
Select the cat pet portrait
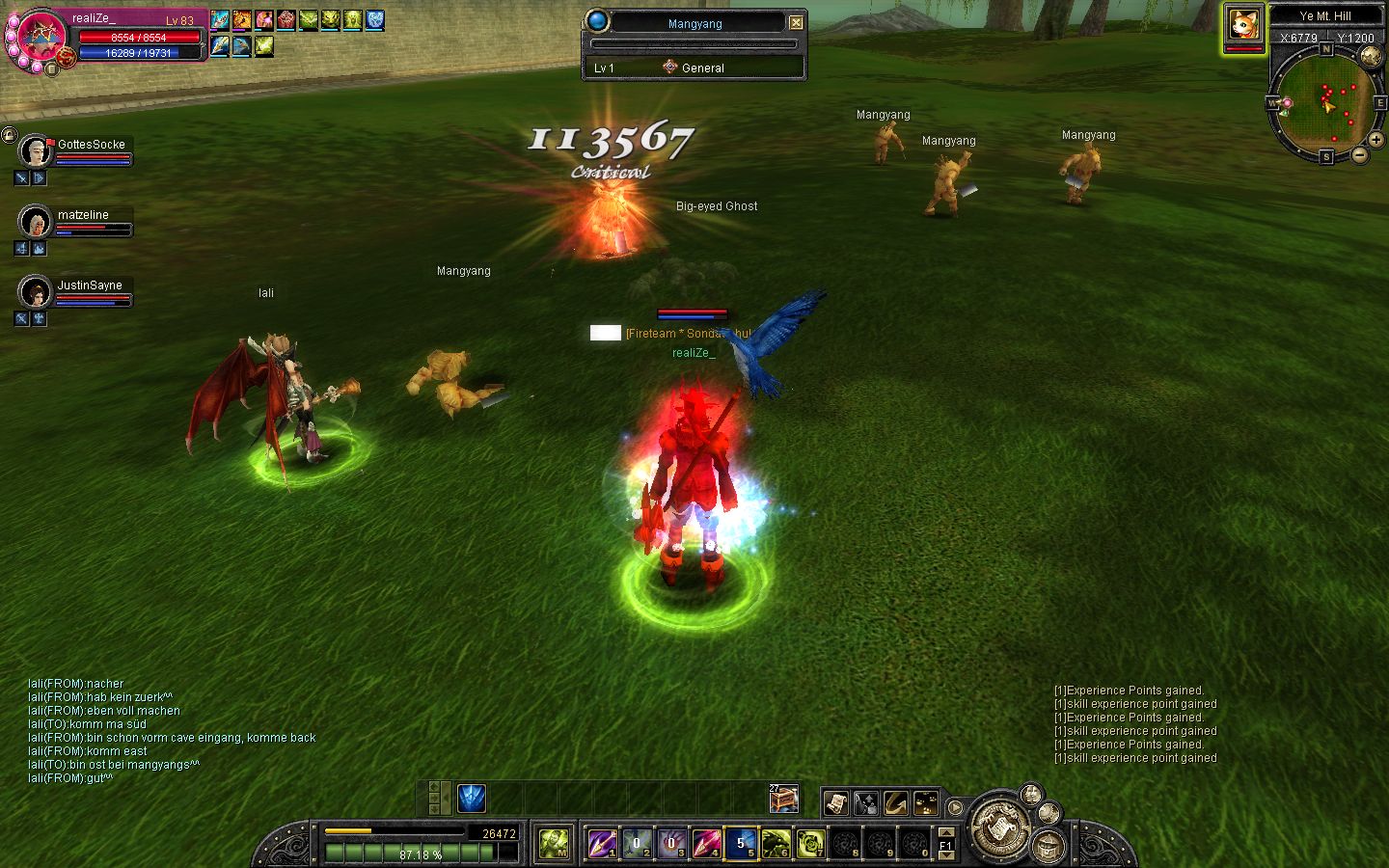(x=1243, y=25)
